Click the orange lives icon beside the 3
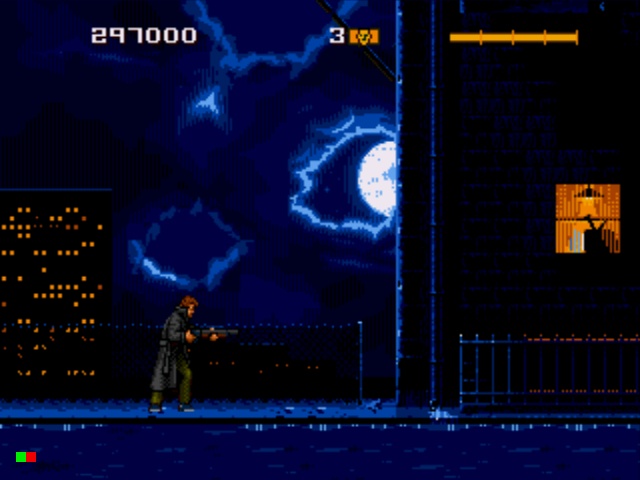 click(366, 37)
